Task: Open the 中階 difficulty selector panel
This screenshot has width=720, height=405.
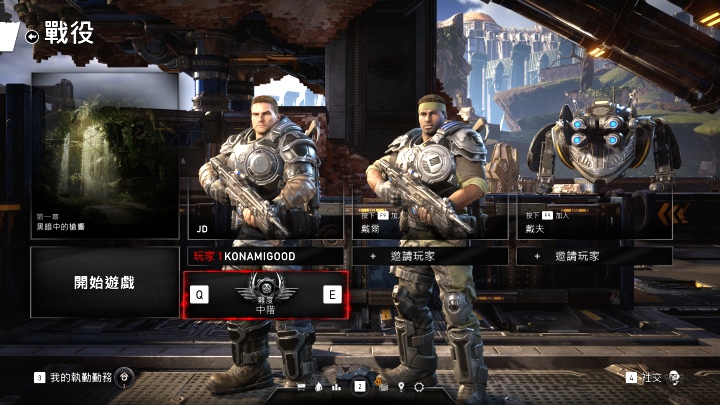Action: coord(265,295)
